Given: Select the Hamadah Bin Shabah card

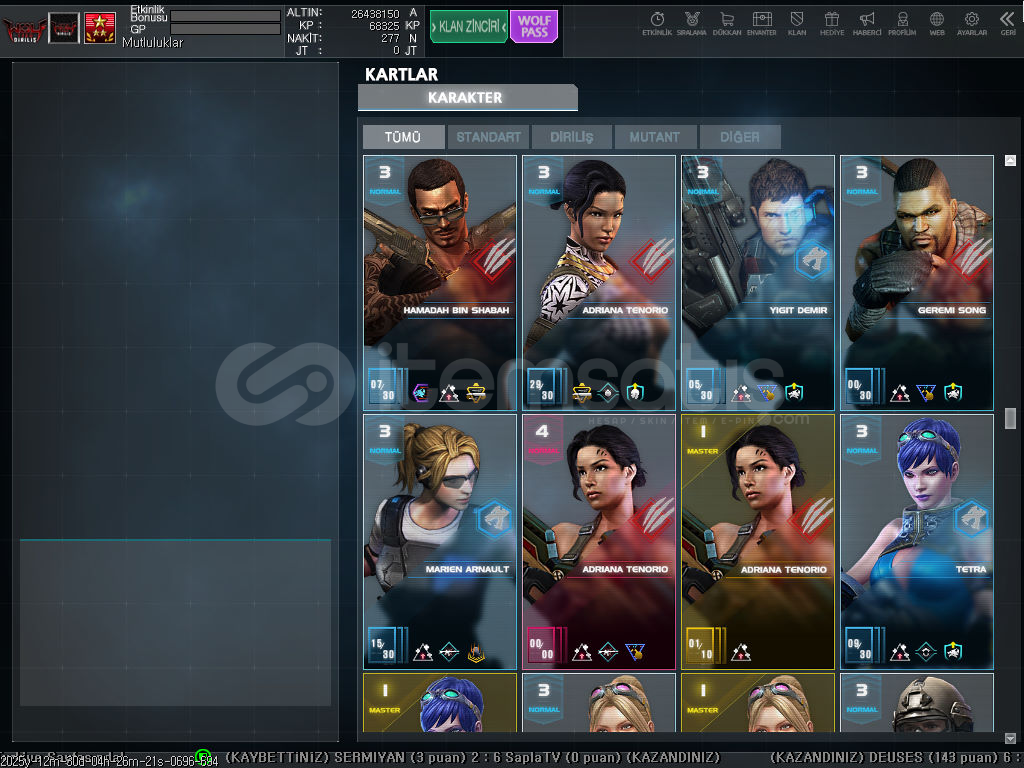Looking at the screenshot, I should click(x=440, y=282).
